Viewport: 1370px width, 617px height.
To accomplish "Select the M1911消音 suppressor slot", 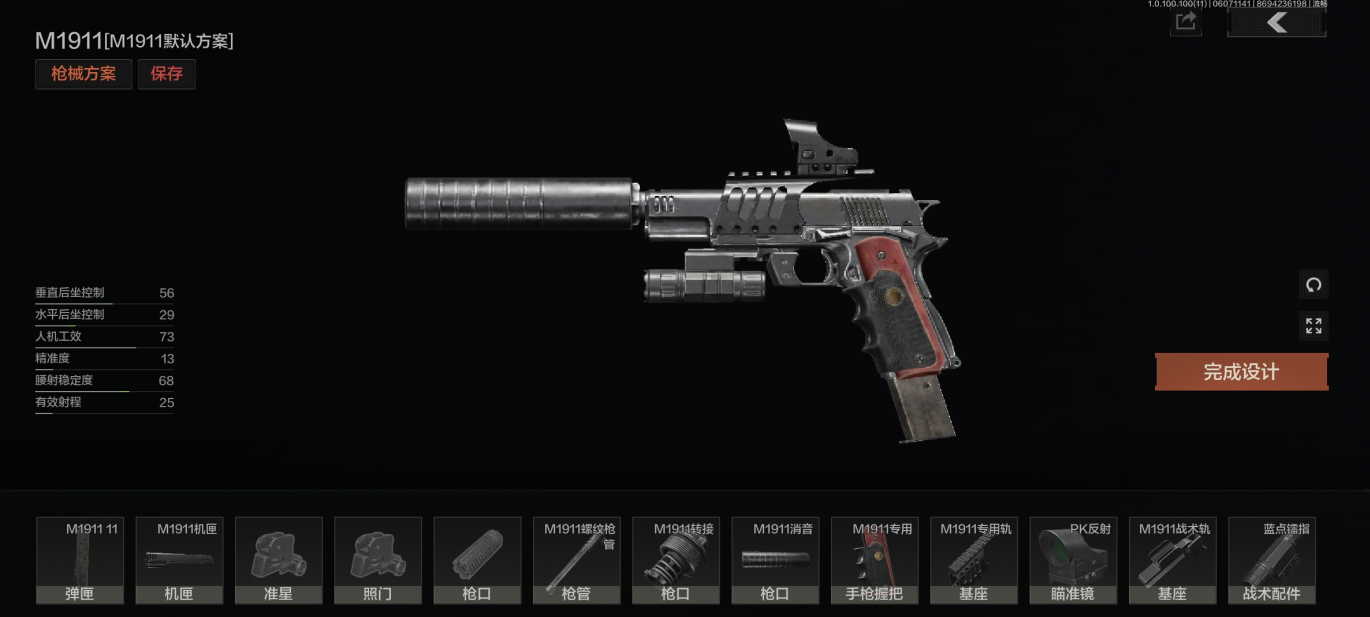I will pos(775,560).
